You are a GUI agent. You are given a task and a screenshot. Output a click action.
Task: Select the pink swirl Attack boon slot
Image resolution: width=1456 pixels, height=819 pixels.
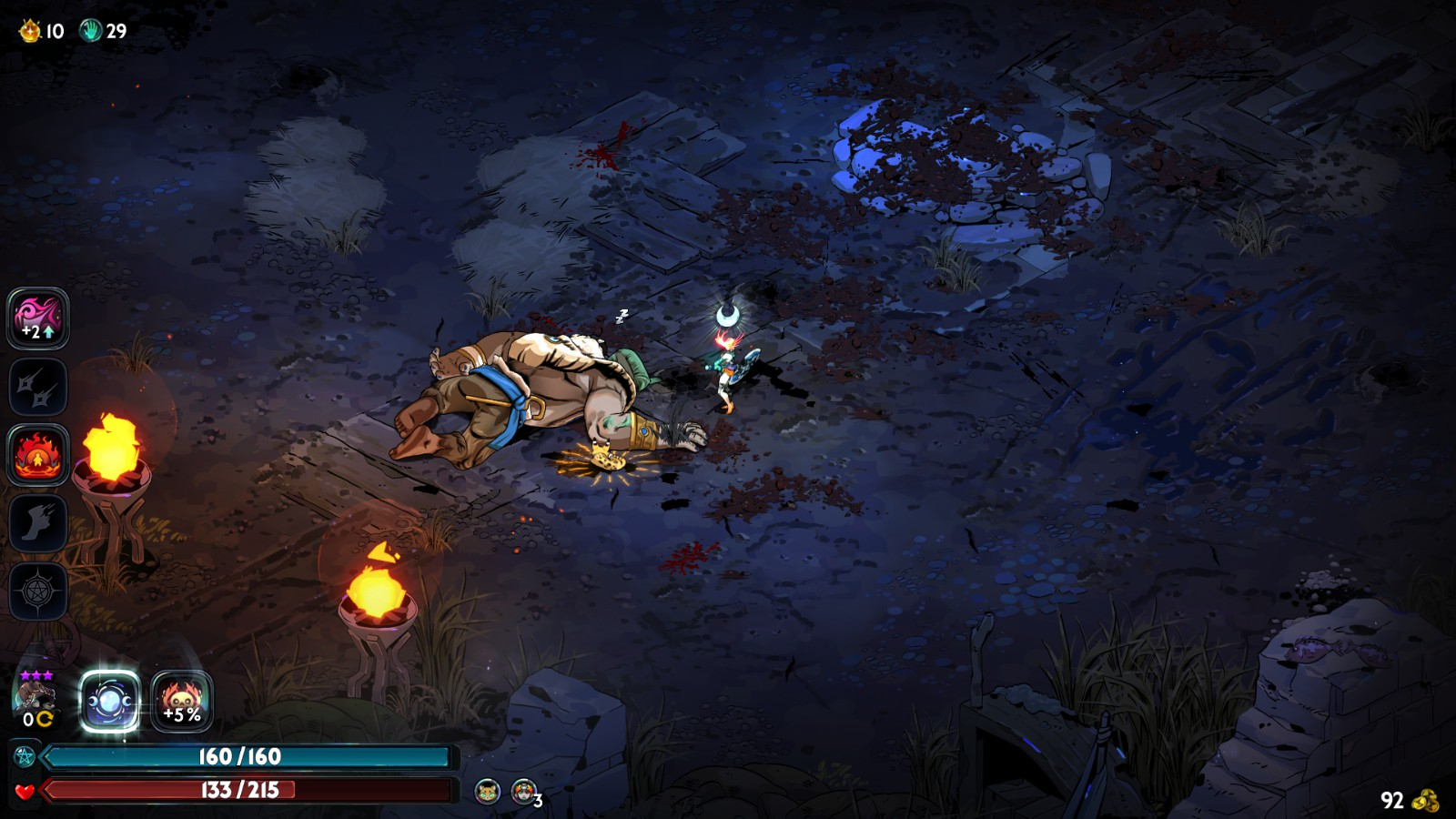click(38, 318)
